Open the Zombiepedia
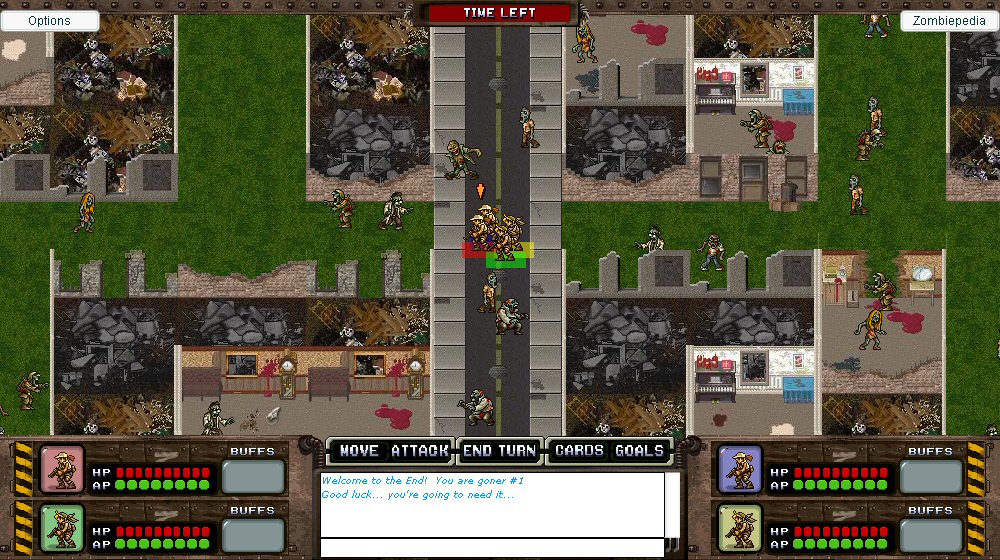Image resolution: width=1000 pixels, height=560 pixels. click(950, 21)
